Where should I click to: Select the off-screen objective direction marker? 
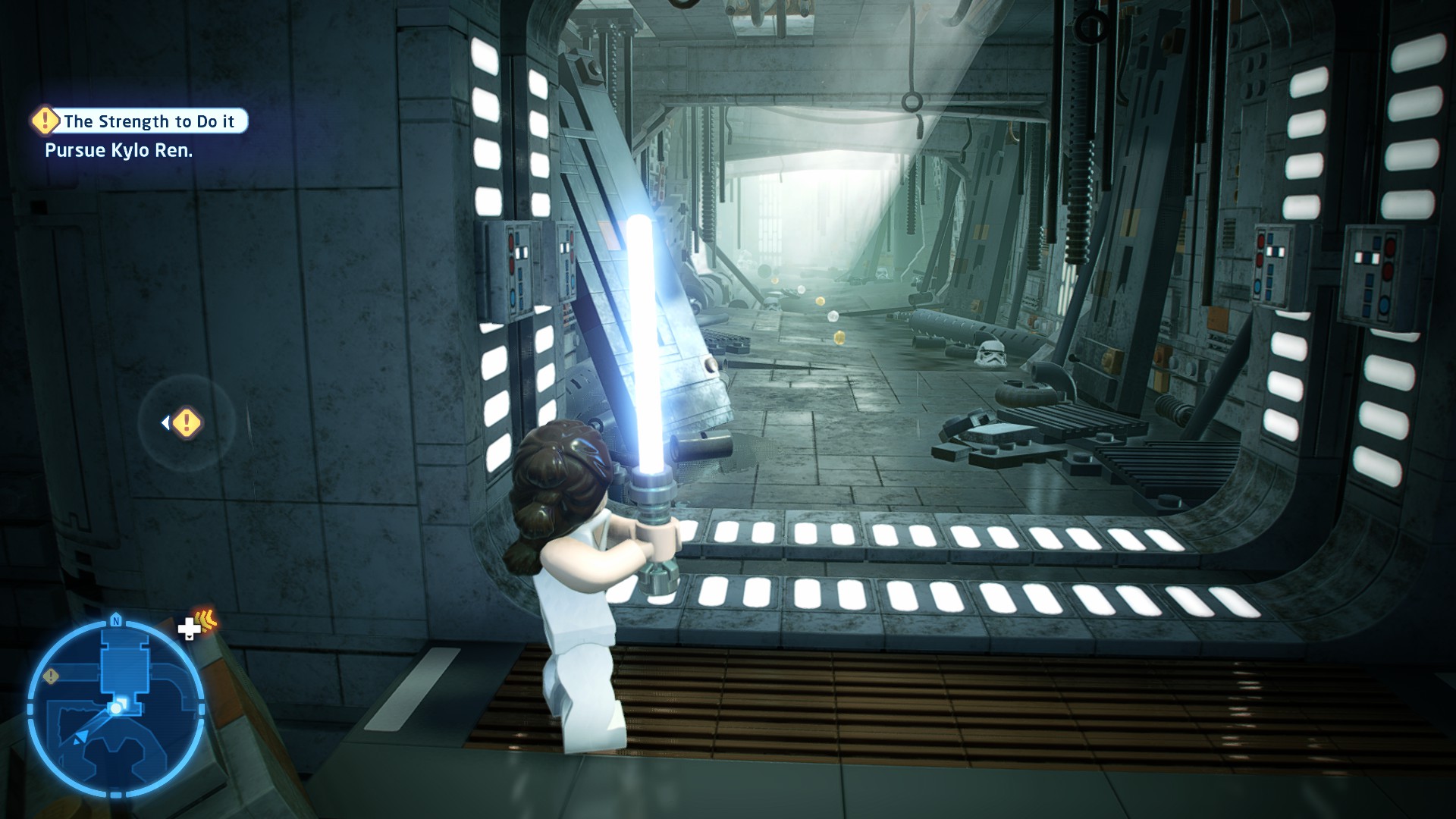[185, 423]
